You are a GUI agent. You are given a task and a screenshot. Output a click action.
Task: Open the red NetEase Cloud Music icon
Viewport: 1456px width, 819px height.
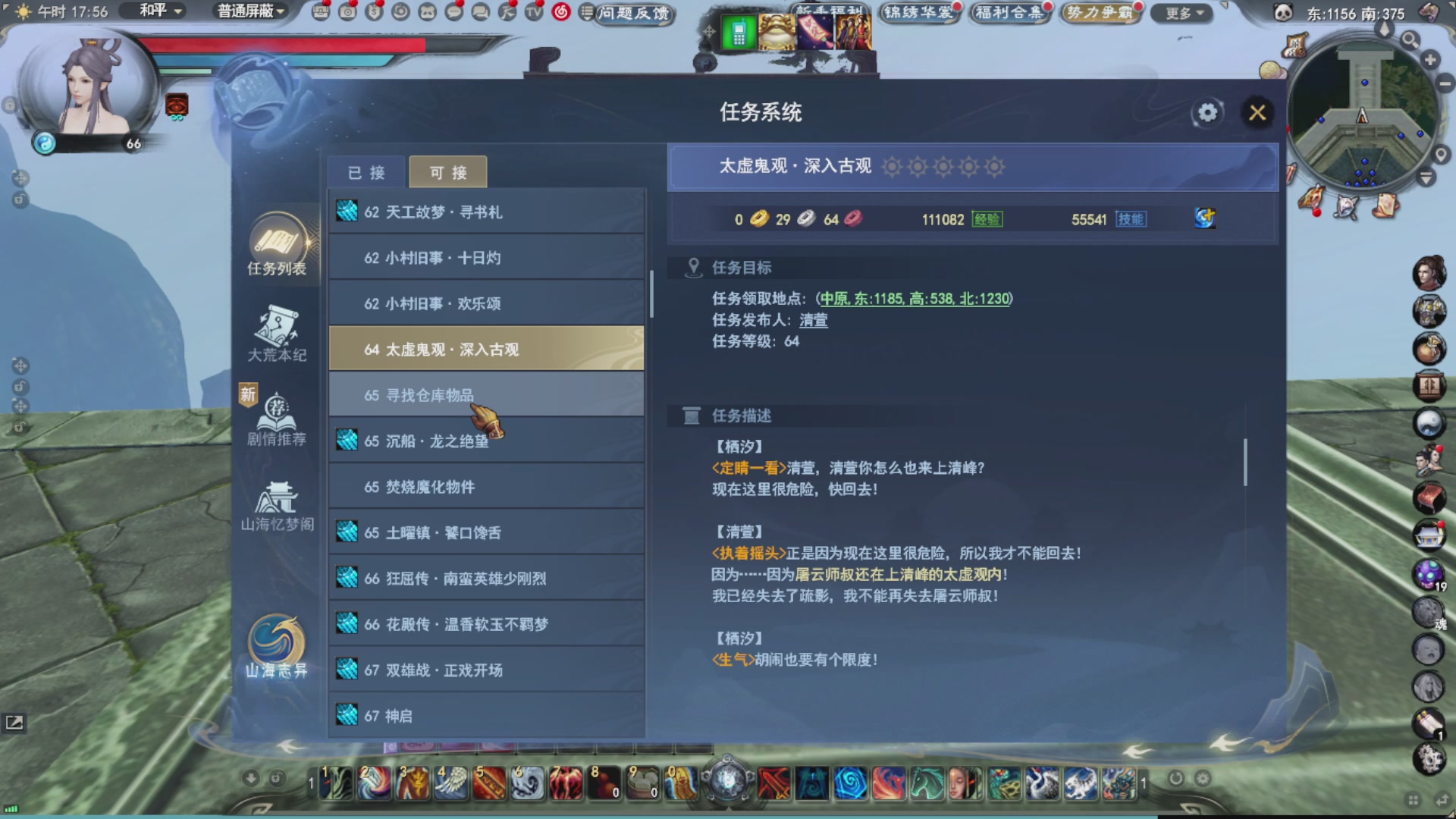[x=559, y=11]
